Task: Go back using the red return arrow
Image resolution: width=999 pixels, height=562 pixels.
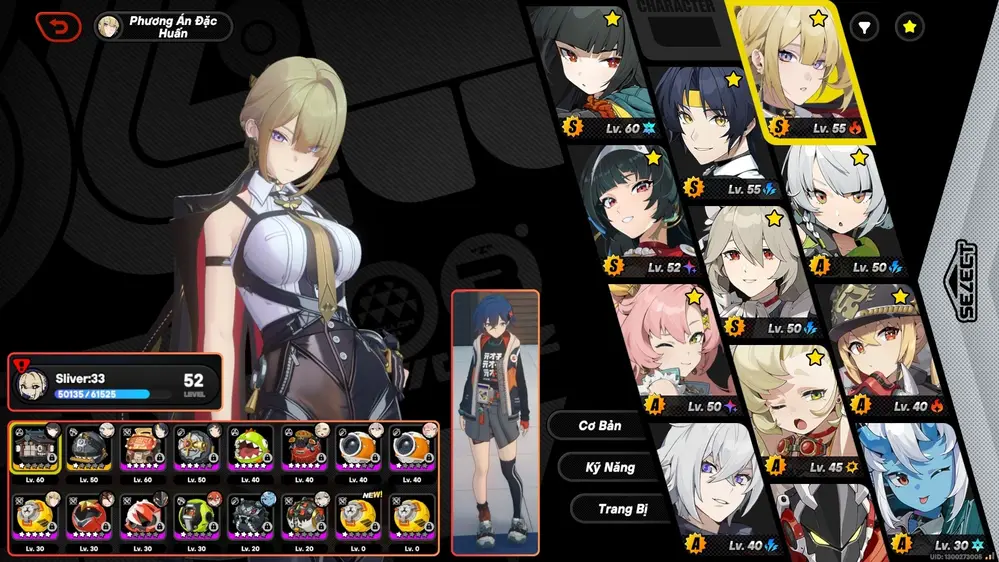Action: click(x=58, y=26)
